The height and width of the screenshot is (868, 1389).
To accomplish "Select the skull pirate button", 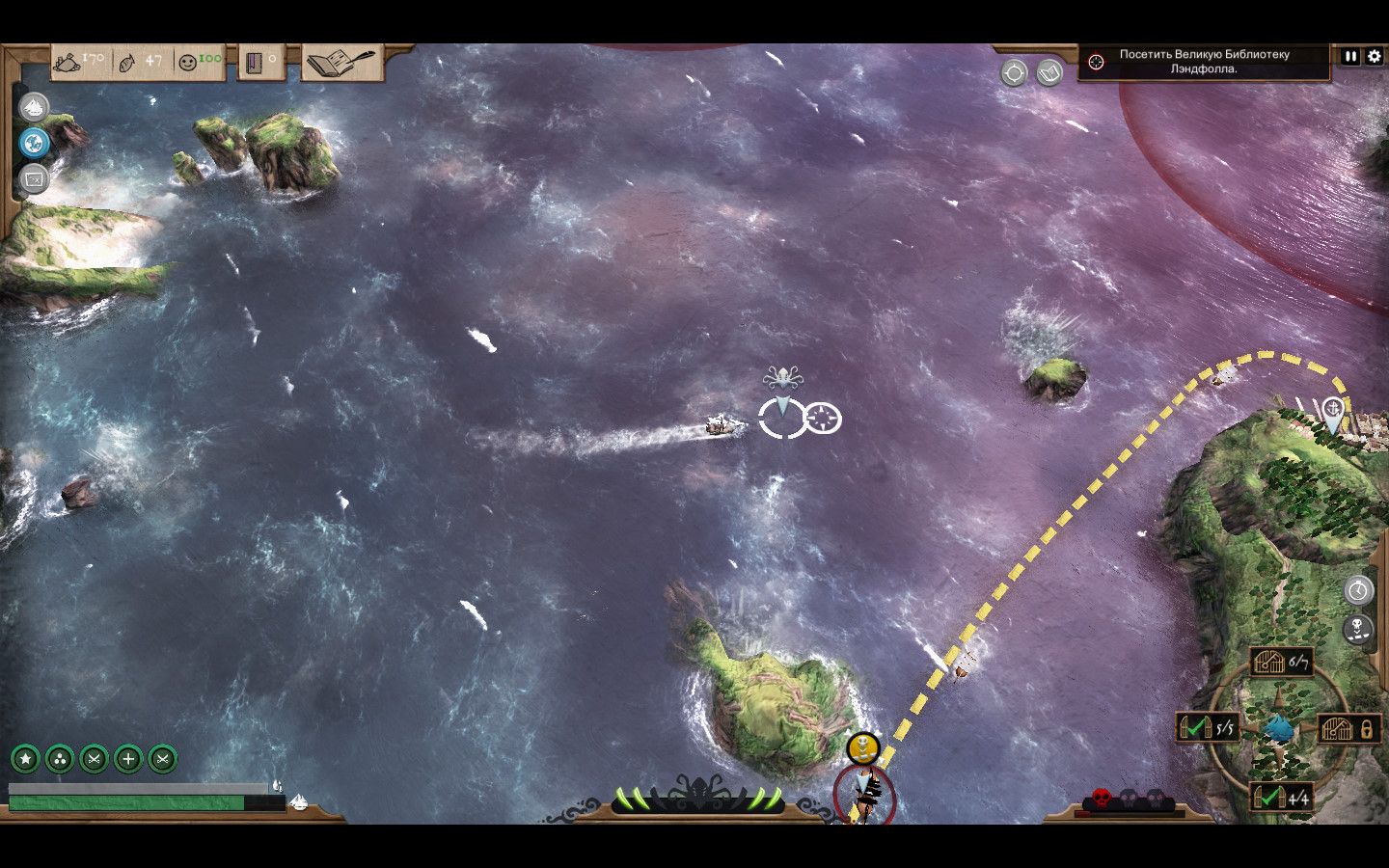I will click(1358, 629).
